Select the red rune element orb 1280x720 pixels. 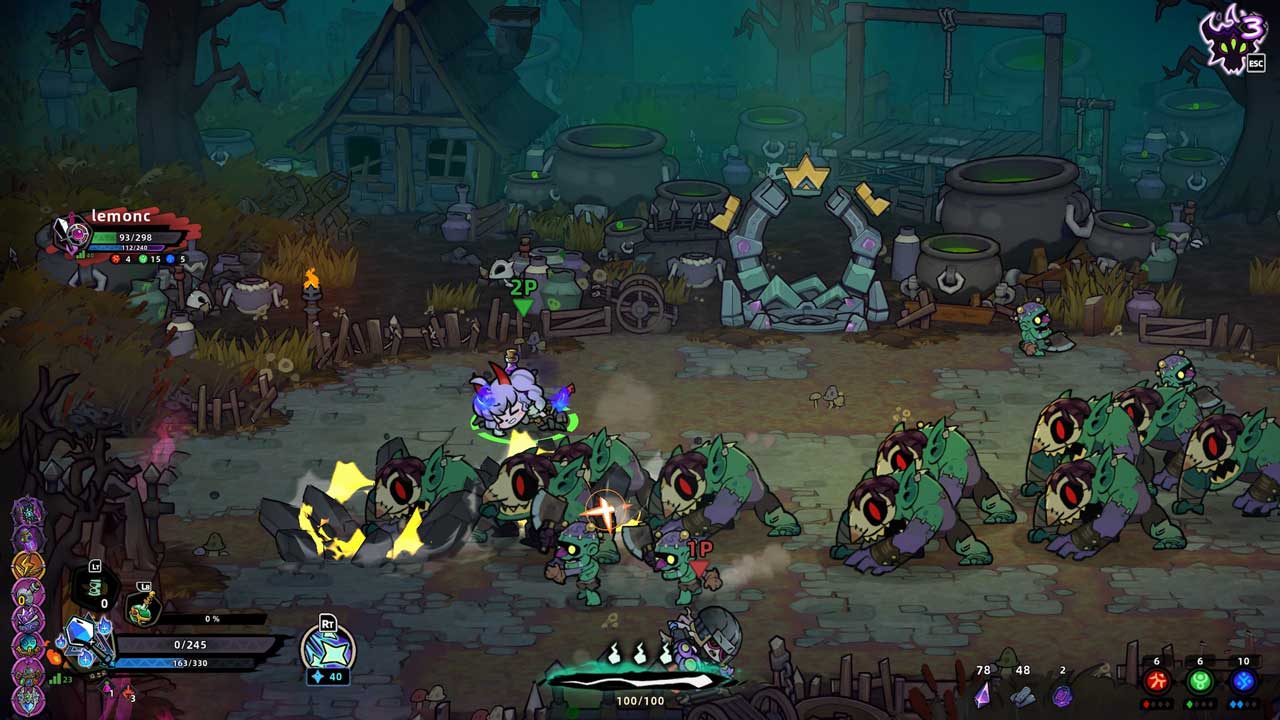pyautogui.click(x=1157, y=682)
